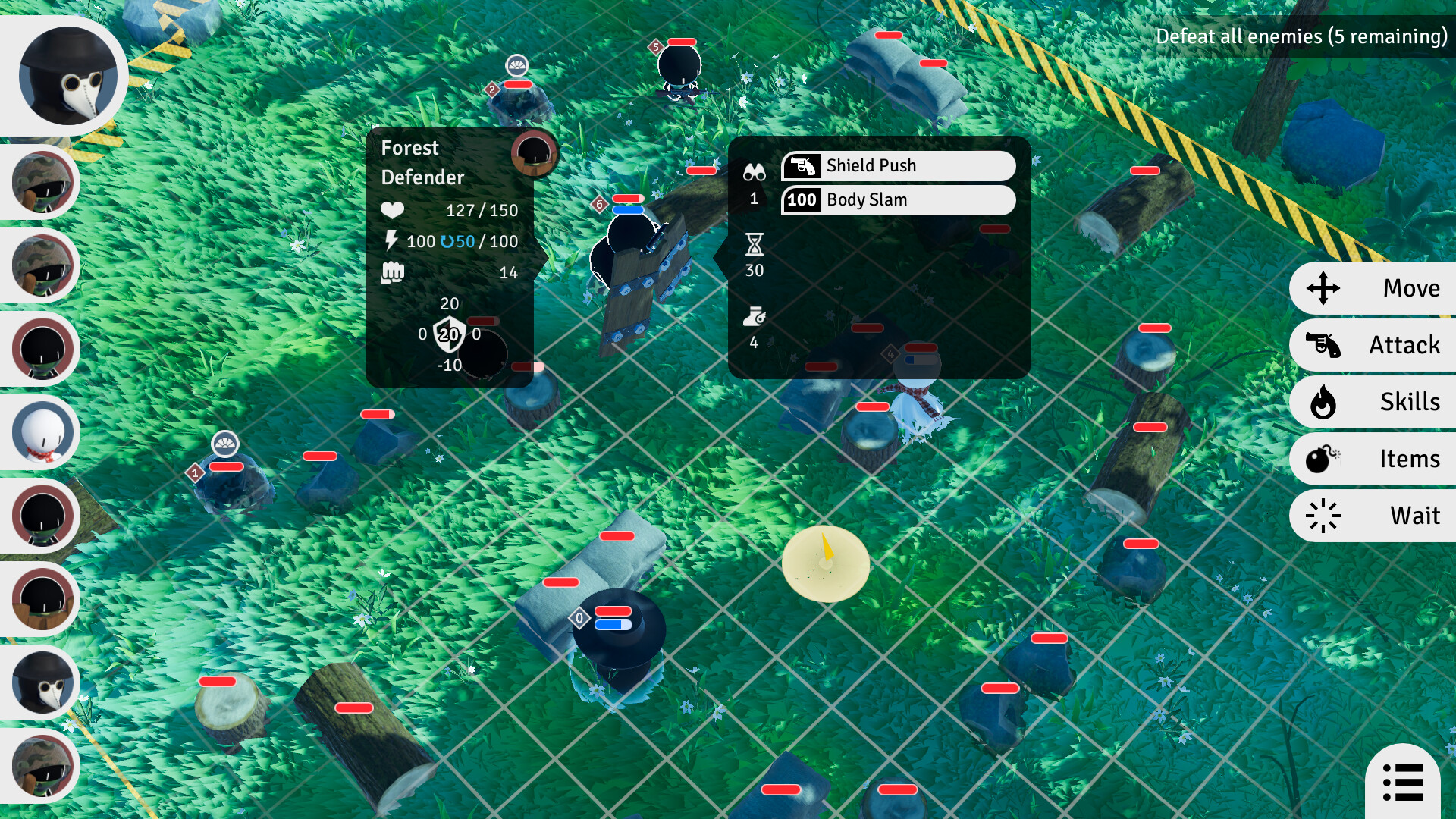Select Body Slam costing 100 energy
1456x819 pixels.
tap(899, 200)
